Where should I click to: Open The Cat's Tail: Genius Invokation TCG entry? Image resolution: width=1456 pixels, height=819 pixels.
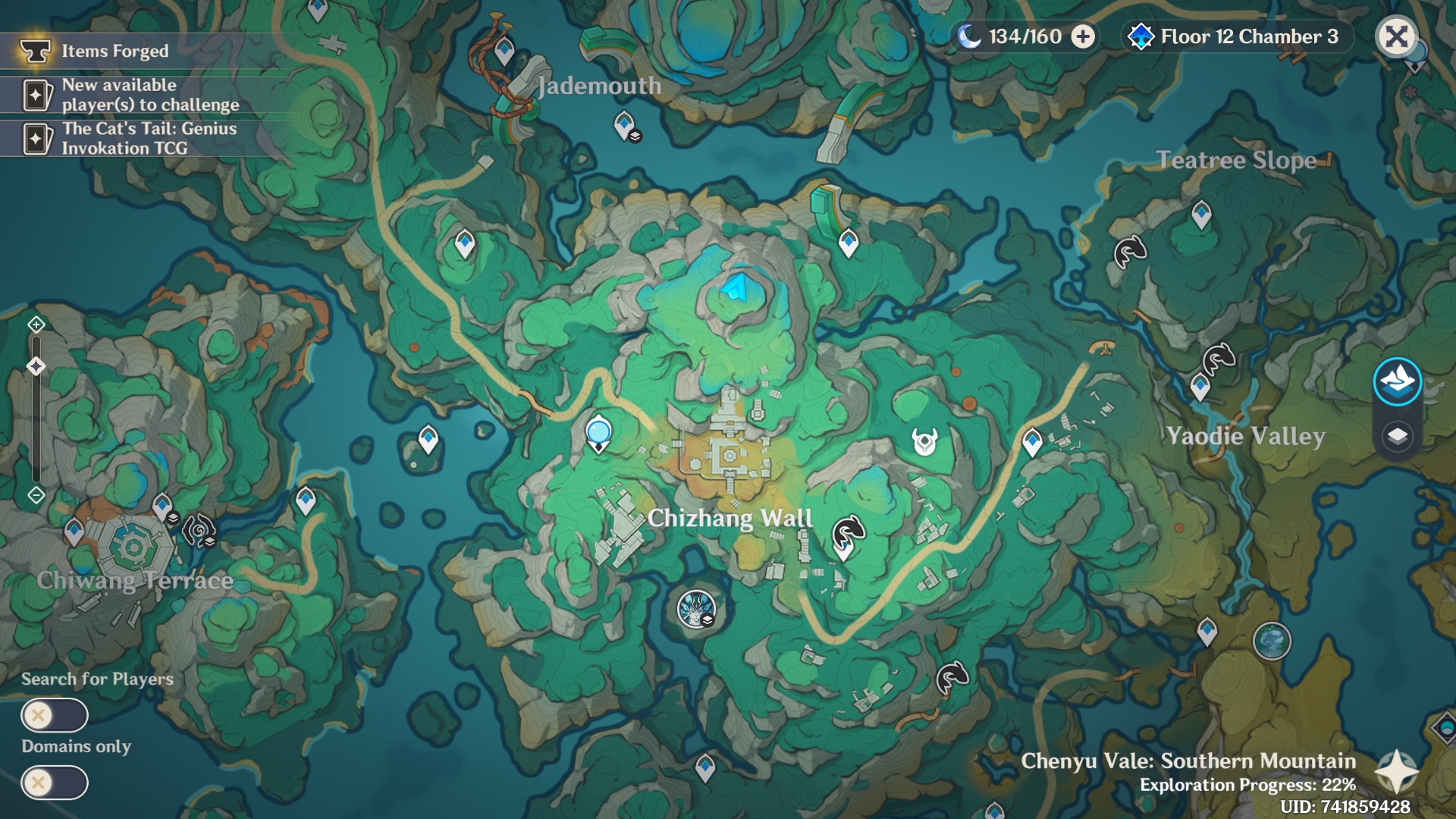[x=136, y=136]
